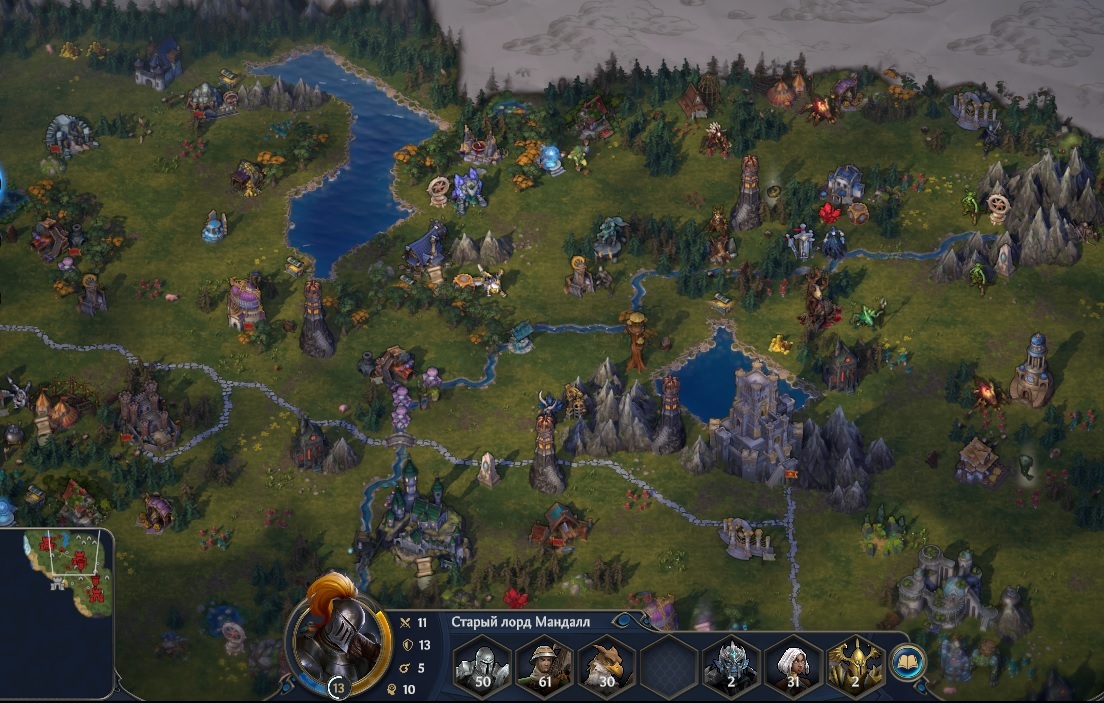Select the crossbowman stack of 61

(544, 665)
